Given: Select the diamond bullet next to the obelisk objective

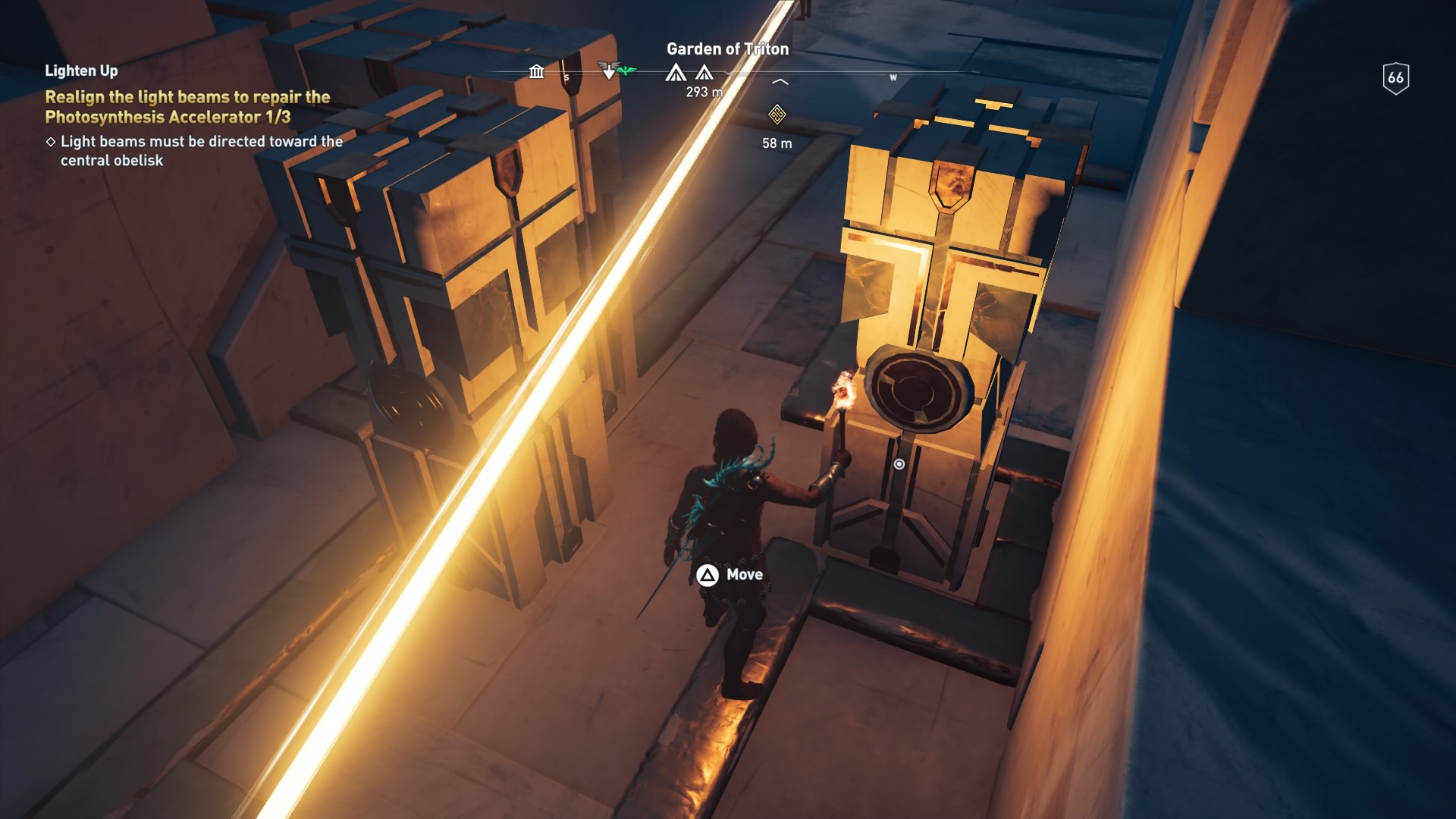Looking at the screenshot, I should tap(52, 141).
